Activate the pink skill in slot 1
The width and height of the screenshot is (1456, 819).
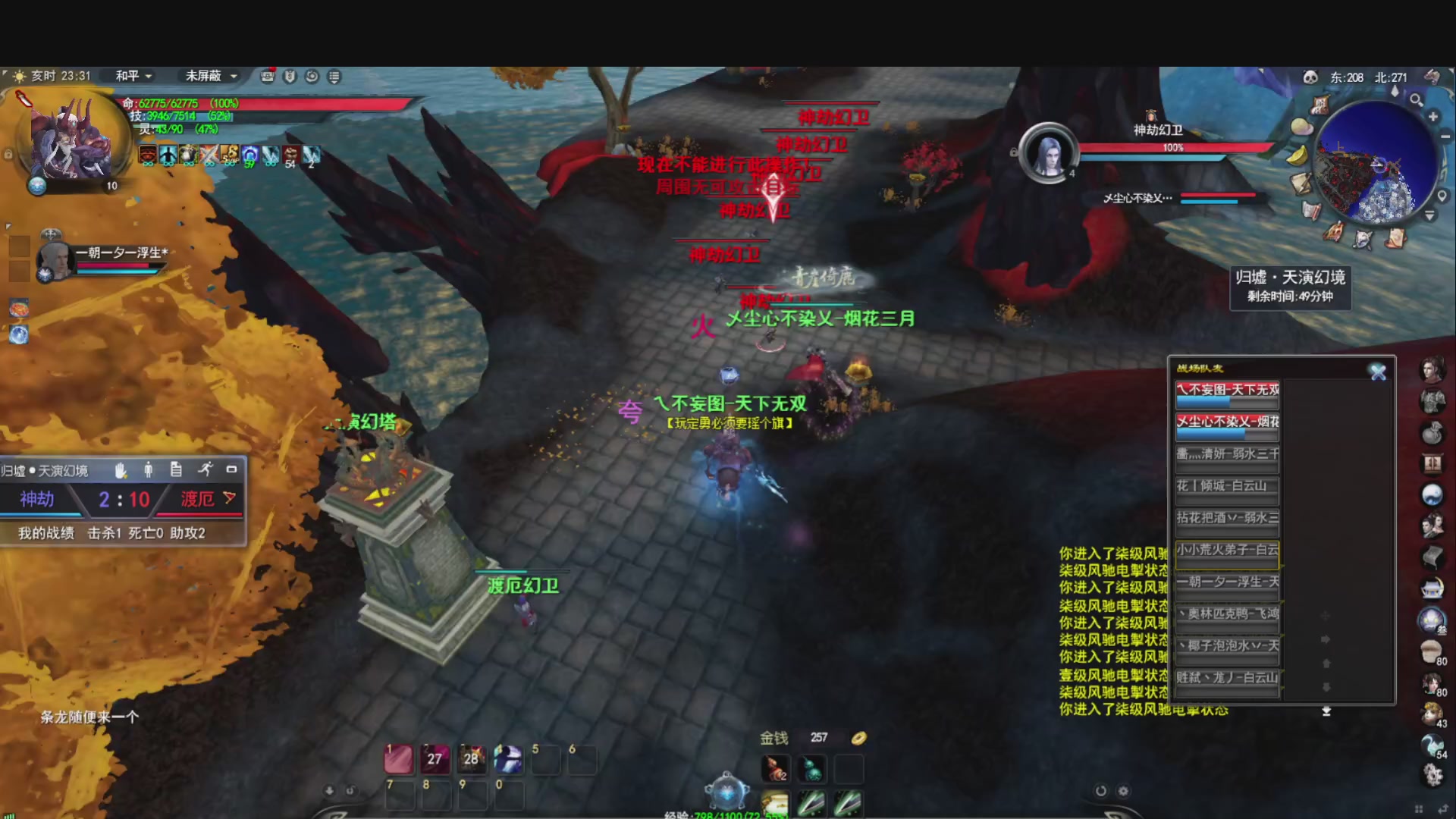click(x=399, y=758)
